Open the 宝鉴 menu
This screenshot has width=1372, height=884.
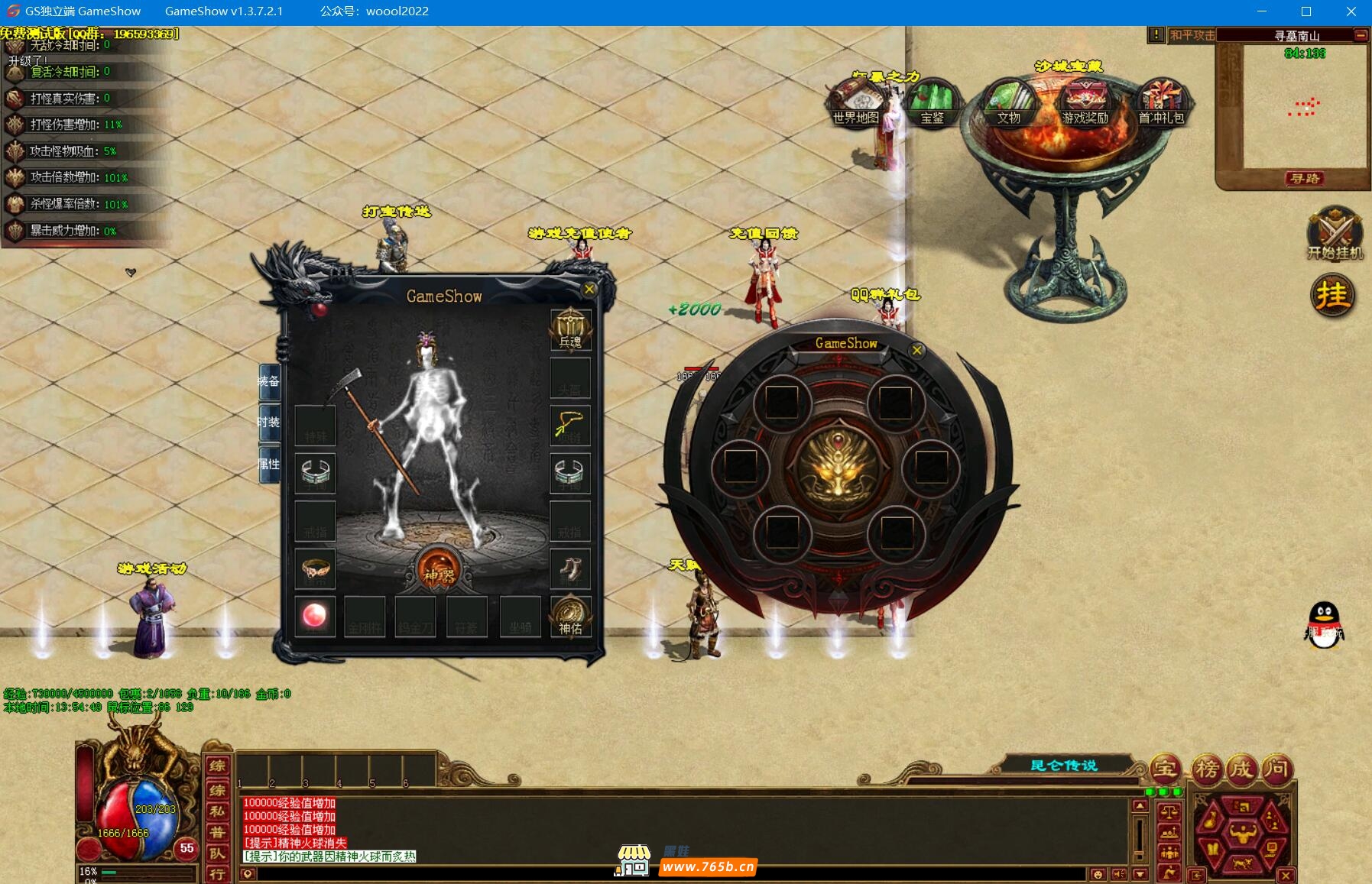point(932,103)
